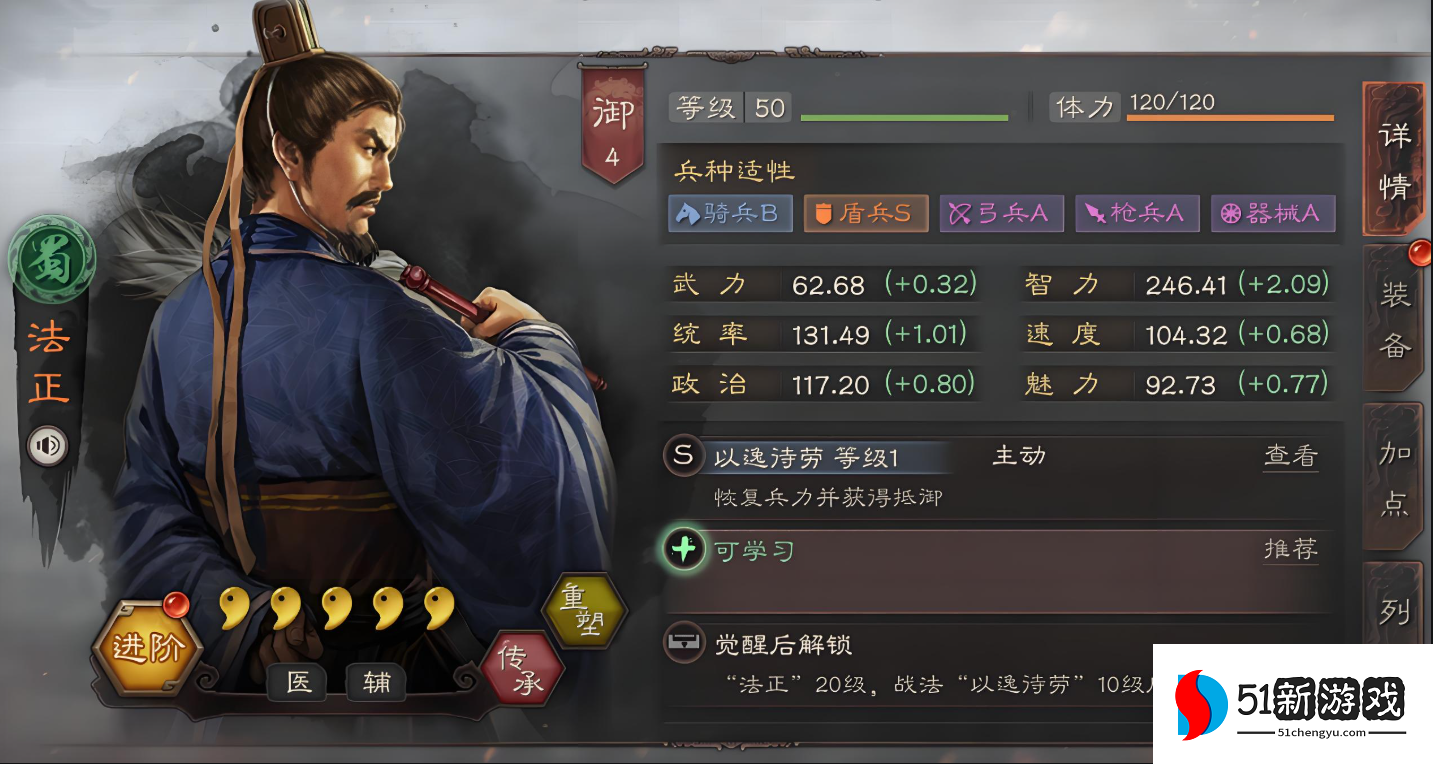This screenshot has width=1433, height=764.
Task: Open 查看 to view skill details
Action: click(1290, 455)
